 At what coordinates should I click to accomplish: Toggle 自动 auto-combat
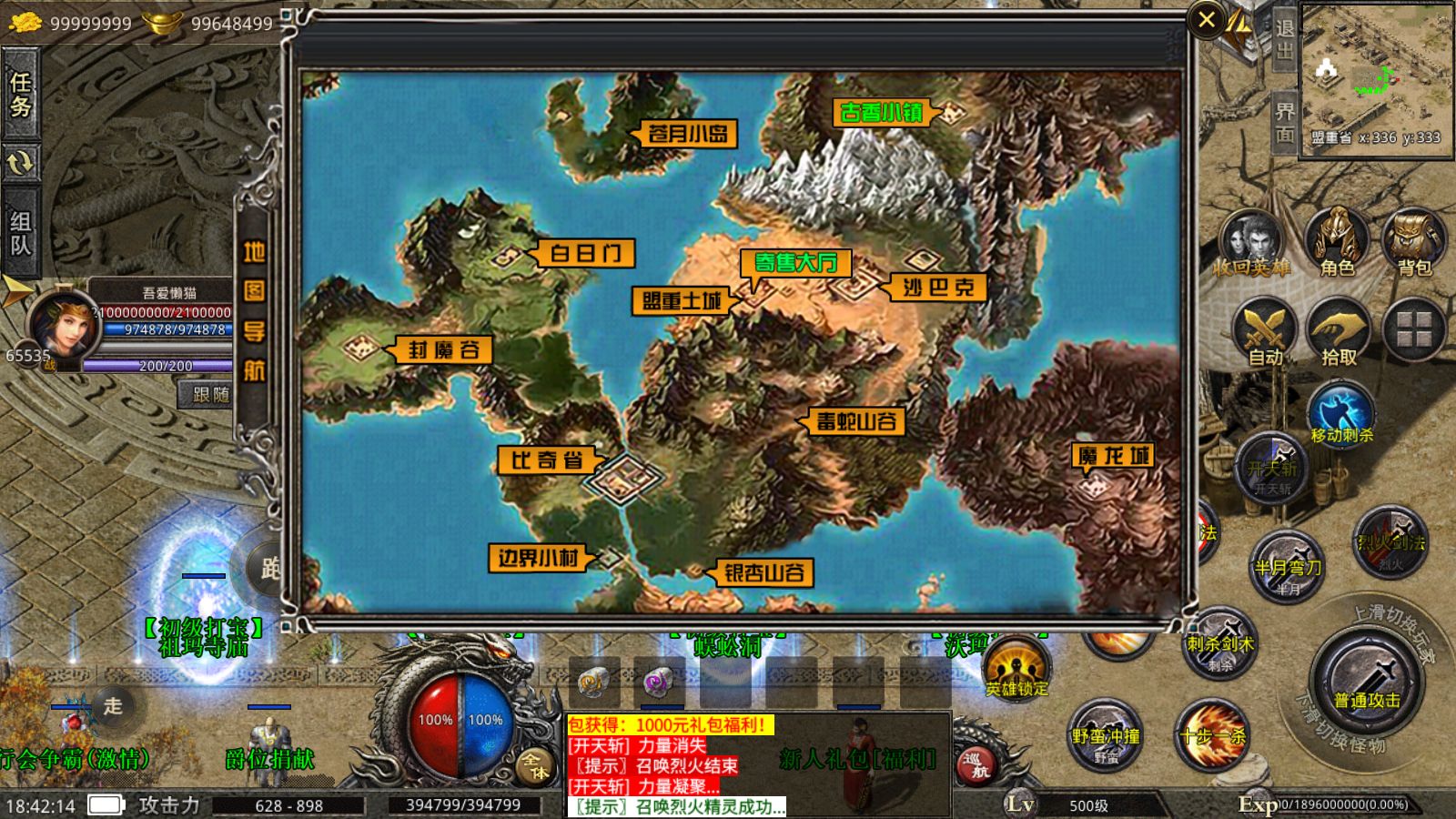click(x=1265, y=333)
